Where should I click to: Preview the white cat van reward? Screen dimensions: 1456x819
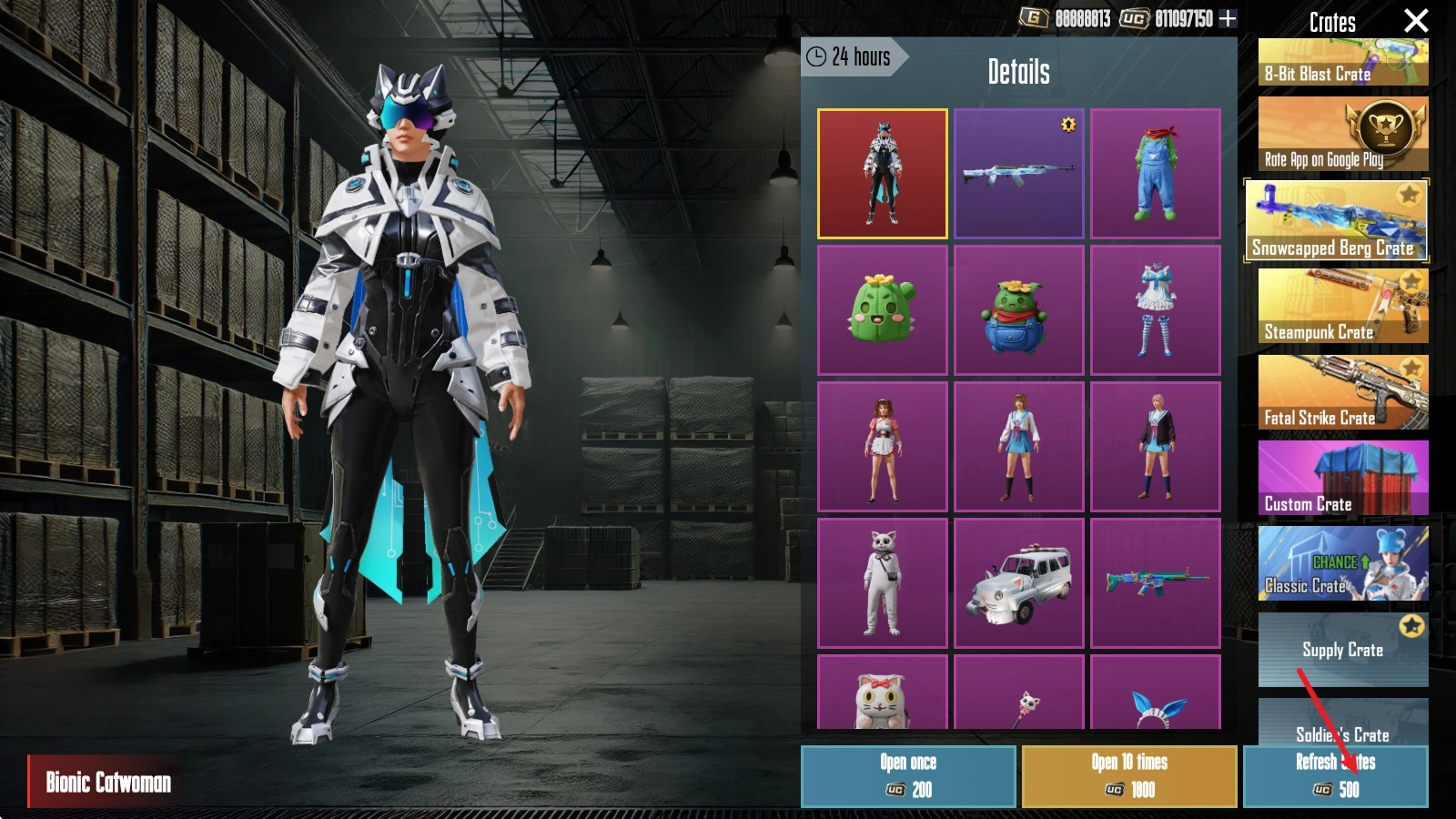(x=1019, y=583)
